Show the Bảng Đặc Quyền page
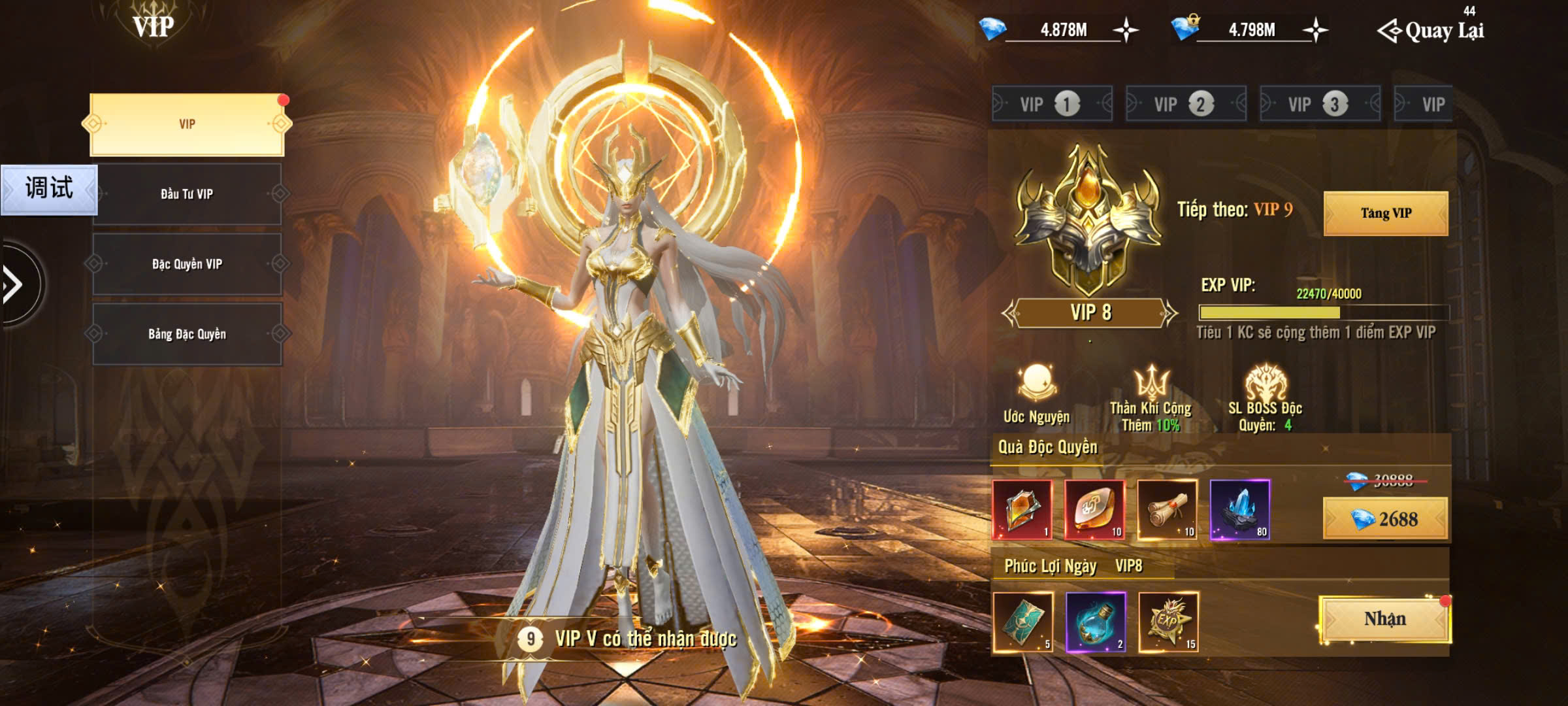Viewport: 1568px width, 706px height. [x=187, y=334]
